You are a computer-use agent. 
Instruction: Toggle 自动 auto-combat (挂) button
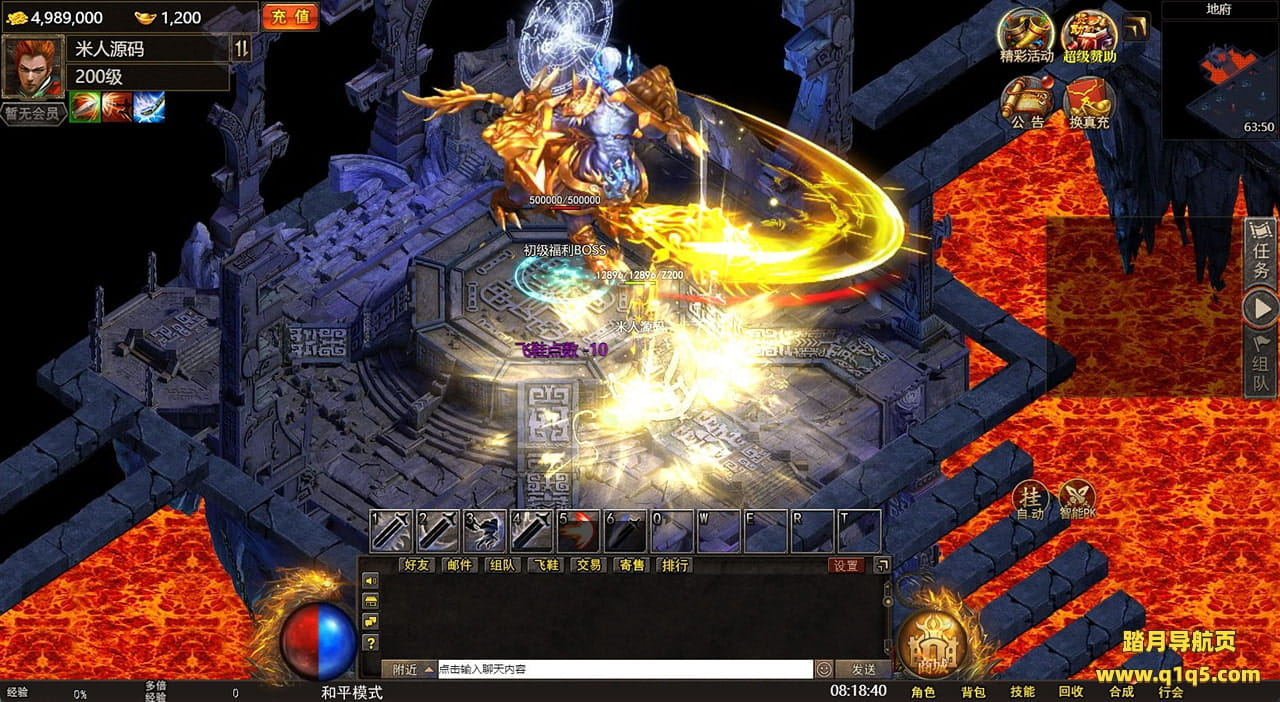1030,499
